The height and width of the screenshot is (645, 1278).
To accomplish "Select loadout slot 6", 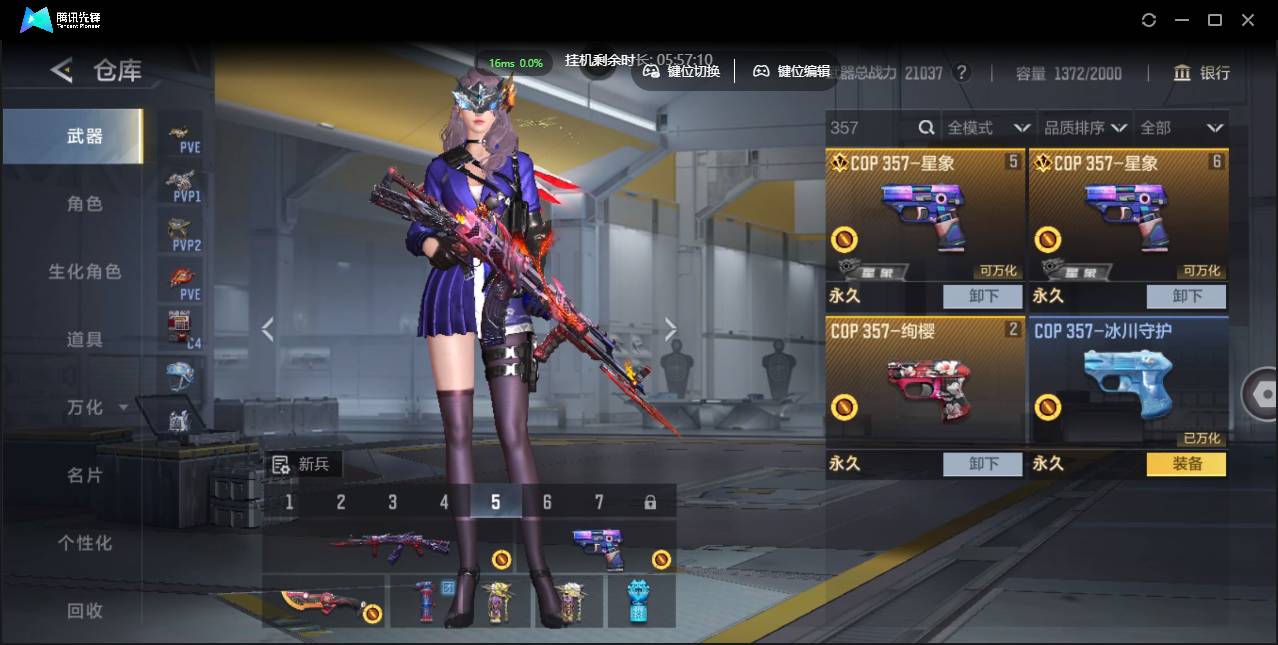I will [x=547, y=502].
